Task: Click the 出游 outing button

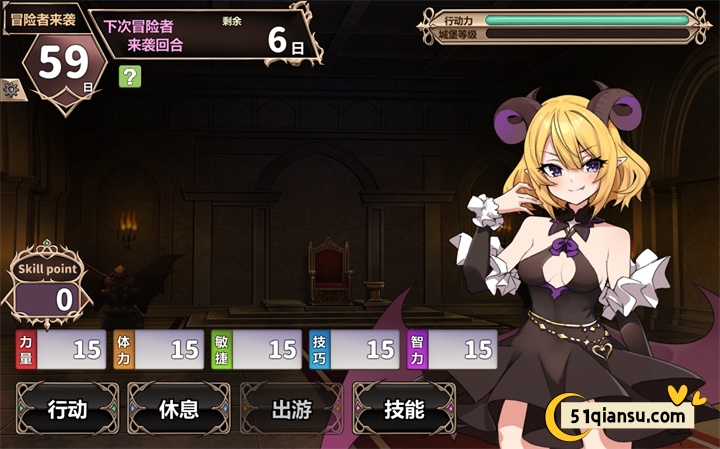Action: tap(291, 409)
